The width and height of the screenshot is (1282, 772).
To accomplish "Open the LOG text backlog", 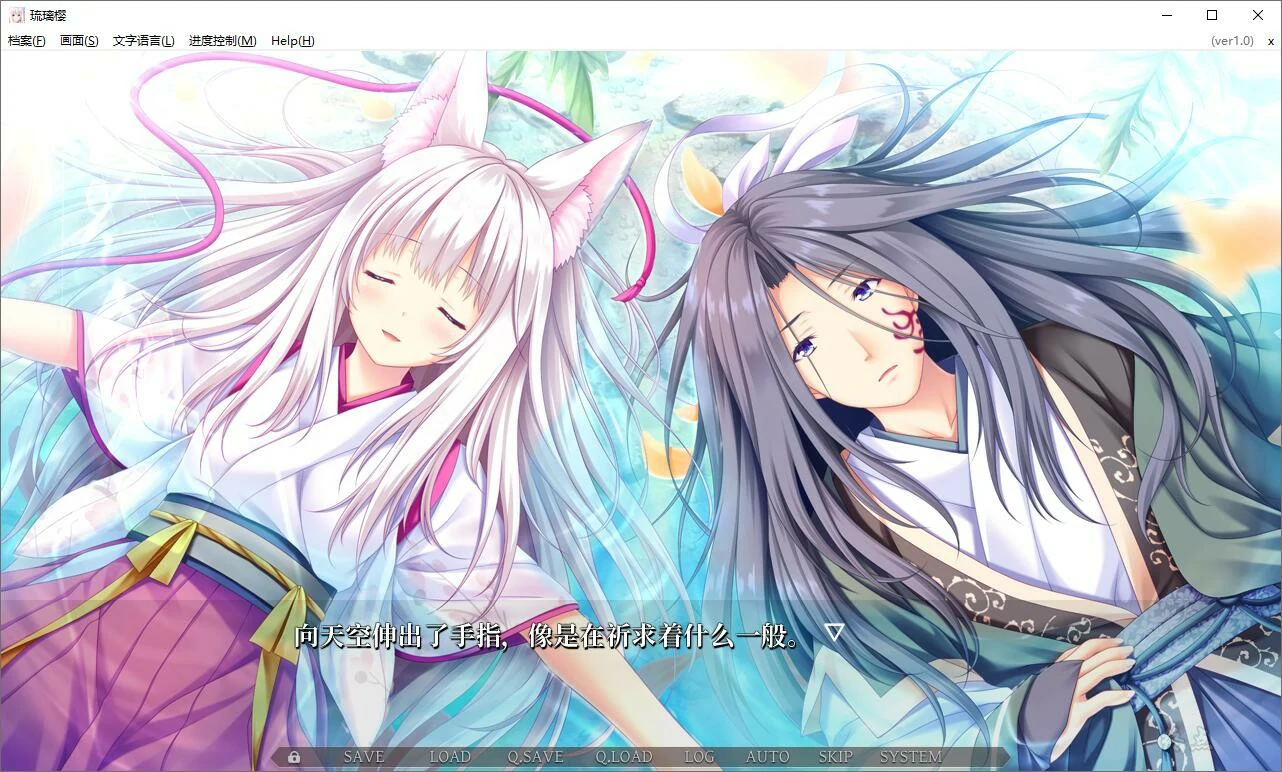I will click(x=698, y=757).
